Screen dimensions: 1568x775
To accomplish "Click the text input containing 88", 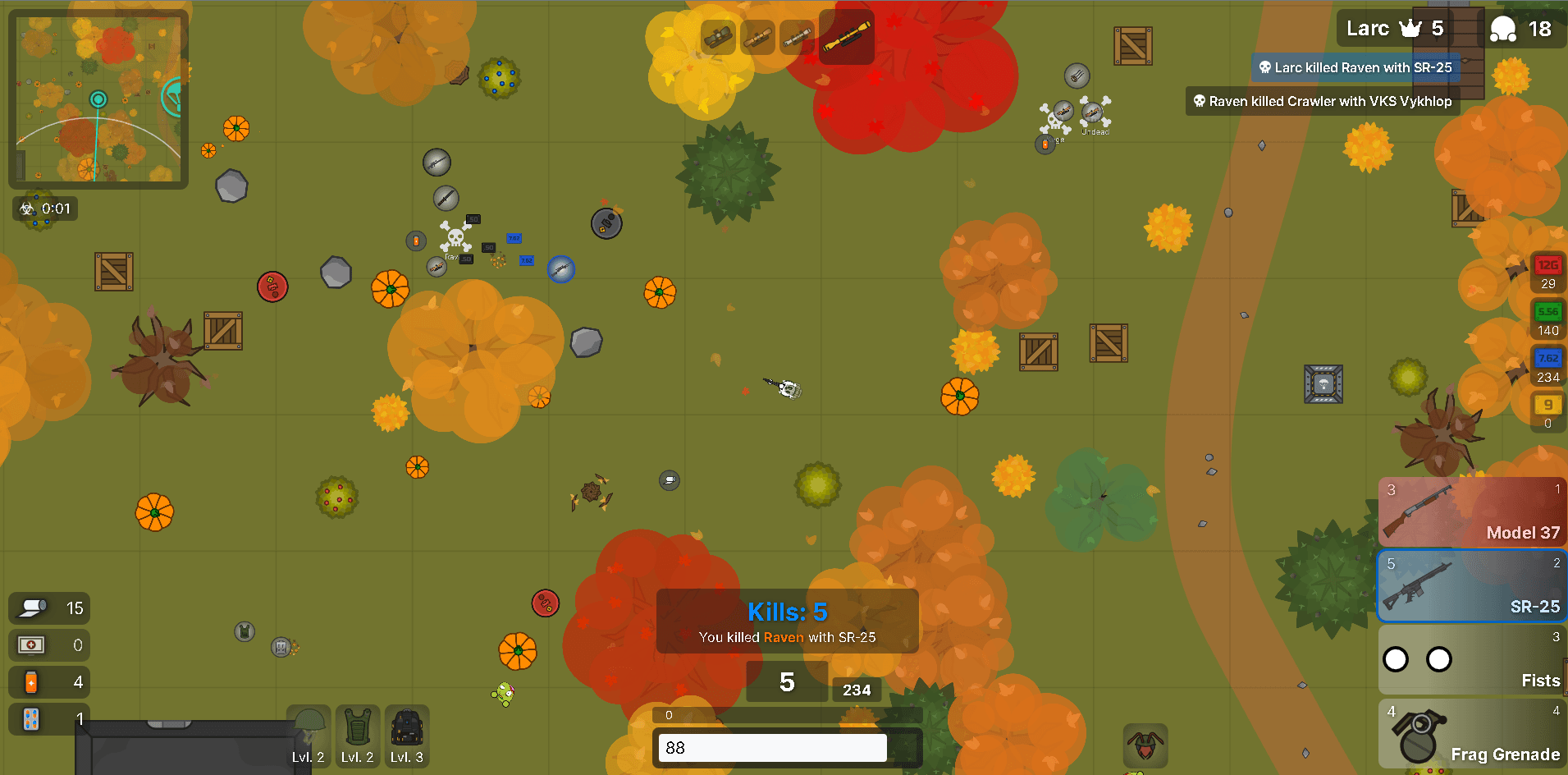I will coord(771,747).
